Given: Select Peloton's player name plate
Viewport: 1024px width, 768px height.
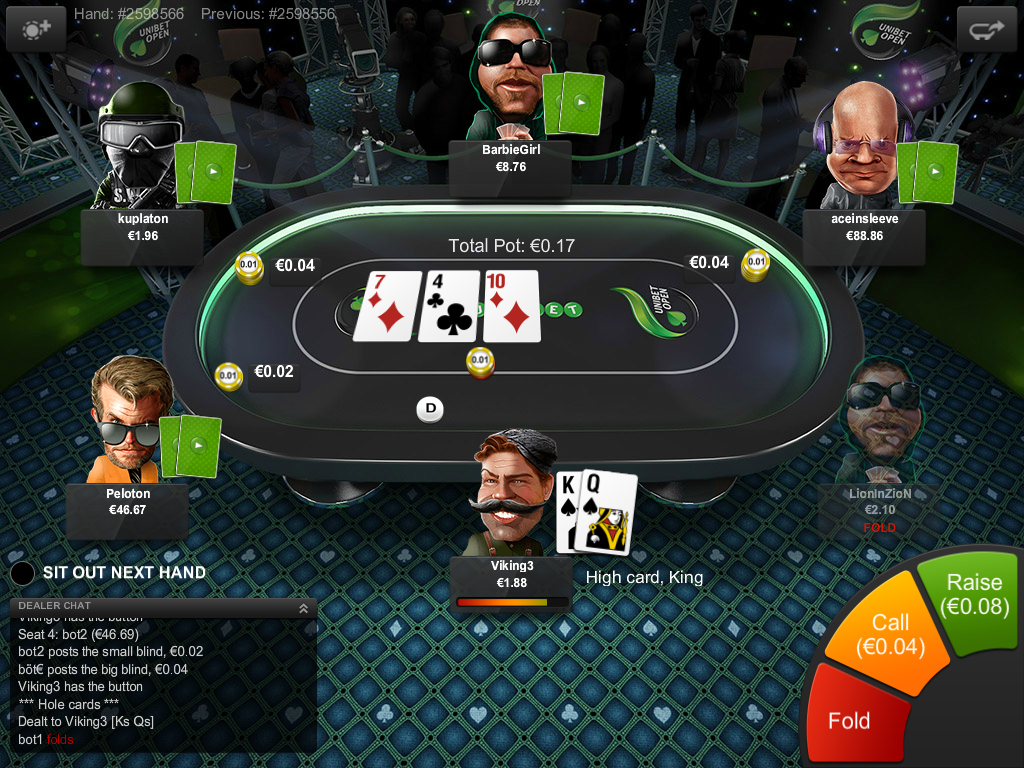Looking at the screenshot, I should (128, 502).
